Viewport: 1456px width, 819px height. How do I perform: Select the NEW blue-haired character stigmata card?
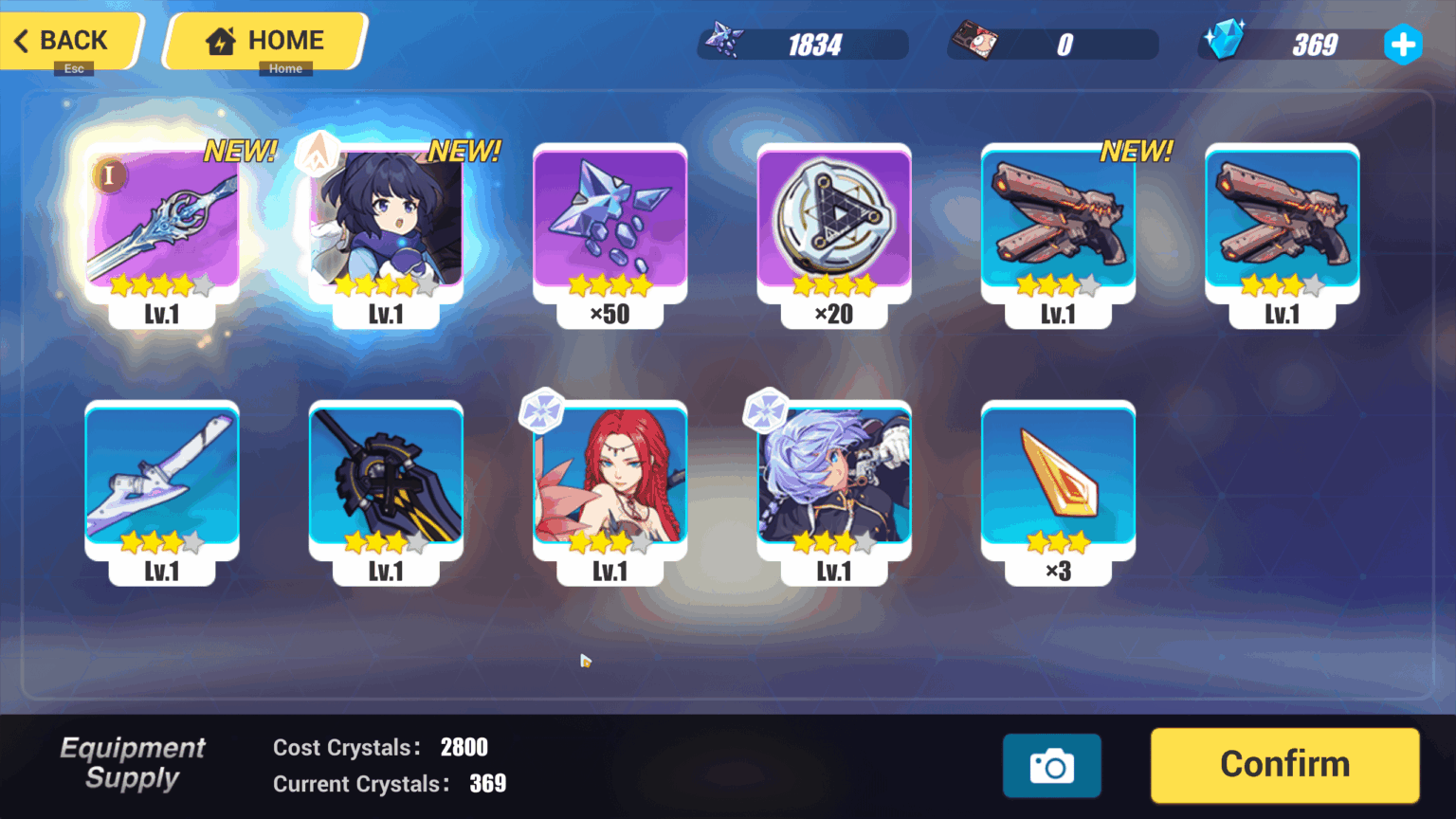385,227
